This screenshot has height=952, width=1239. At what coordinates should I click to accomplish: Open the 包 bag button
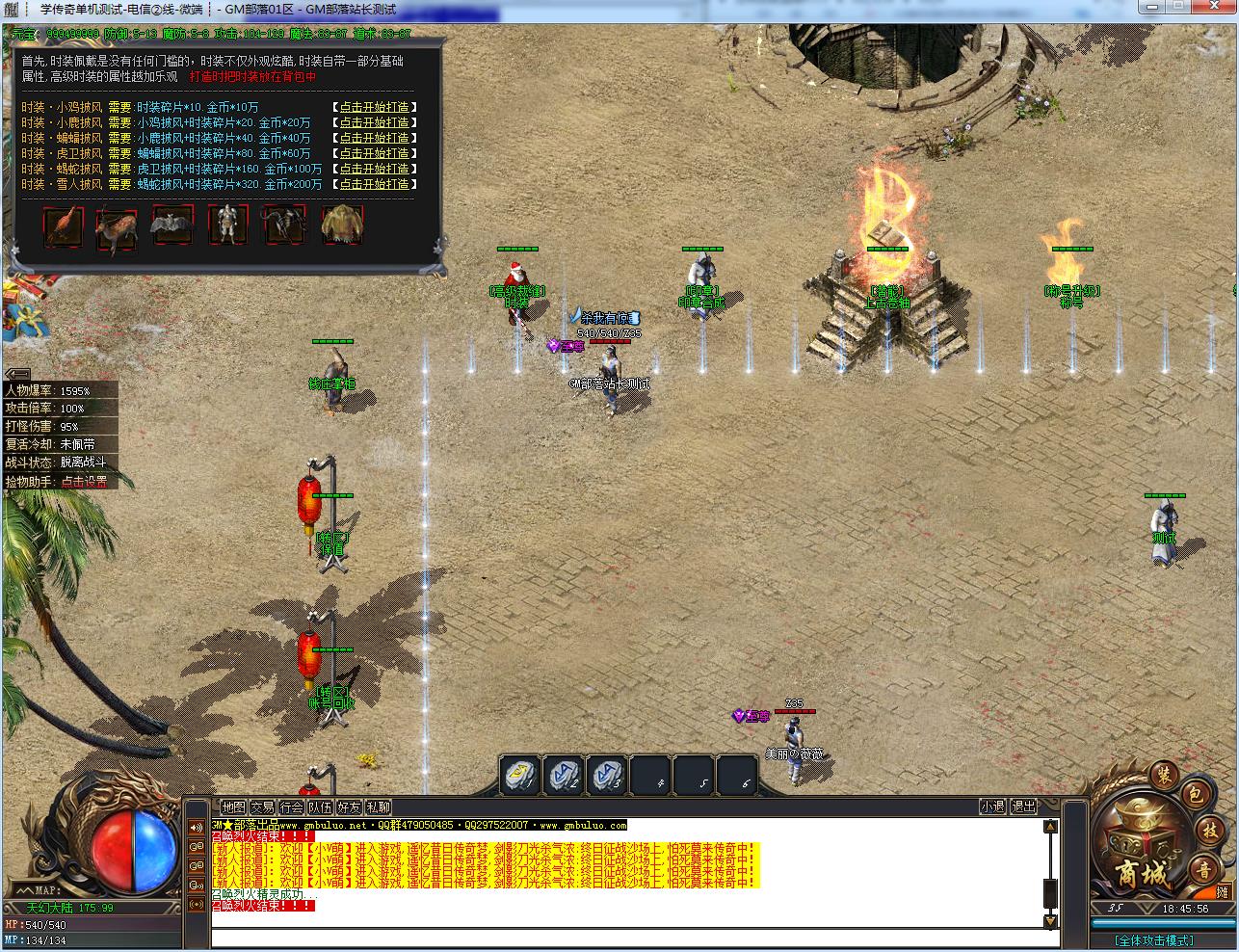(1194, 794)
